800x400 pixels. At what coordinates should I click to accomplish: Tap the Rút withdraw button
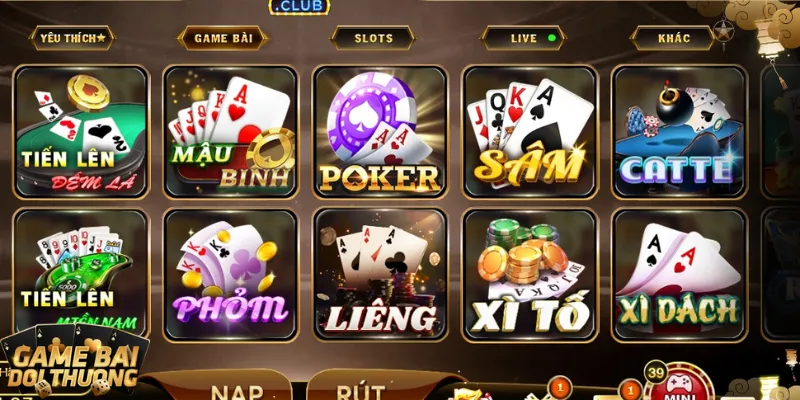pyautogui.click(x=360, y=388)
